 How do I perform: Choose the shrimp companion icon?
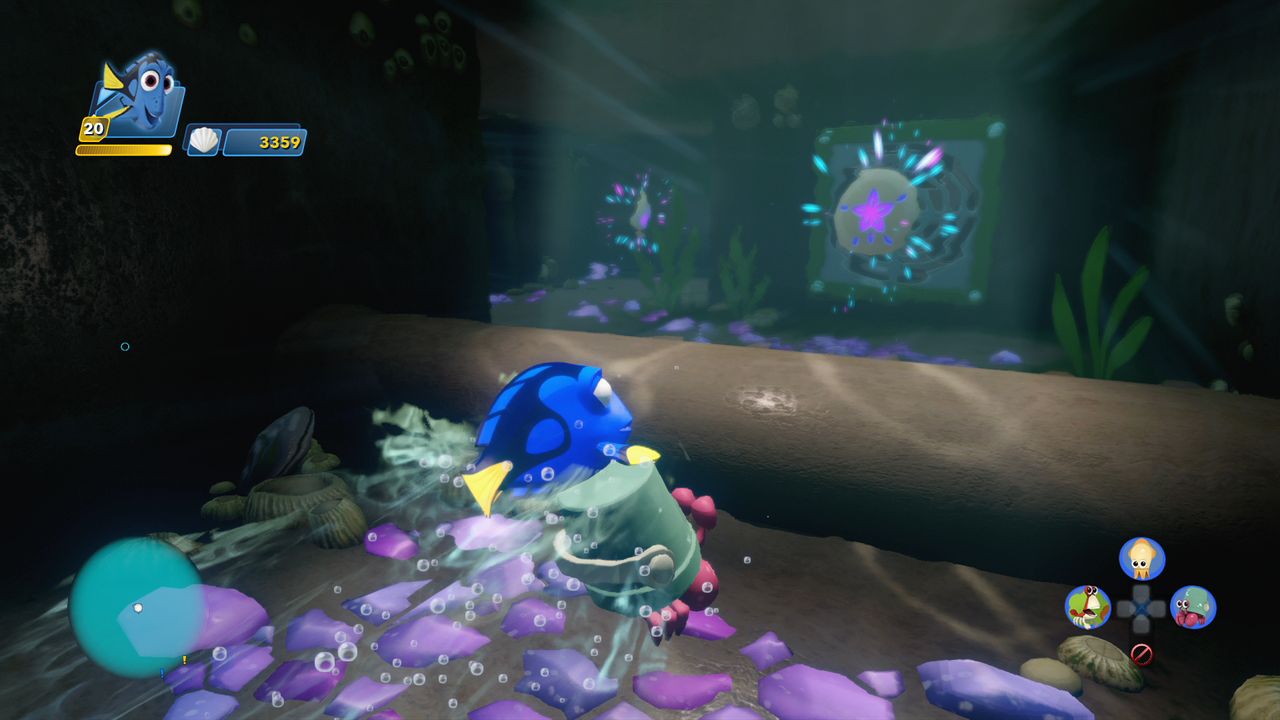coord(1087,606)
